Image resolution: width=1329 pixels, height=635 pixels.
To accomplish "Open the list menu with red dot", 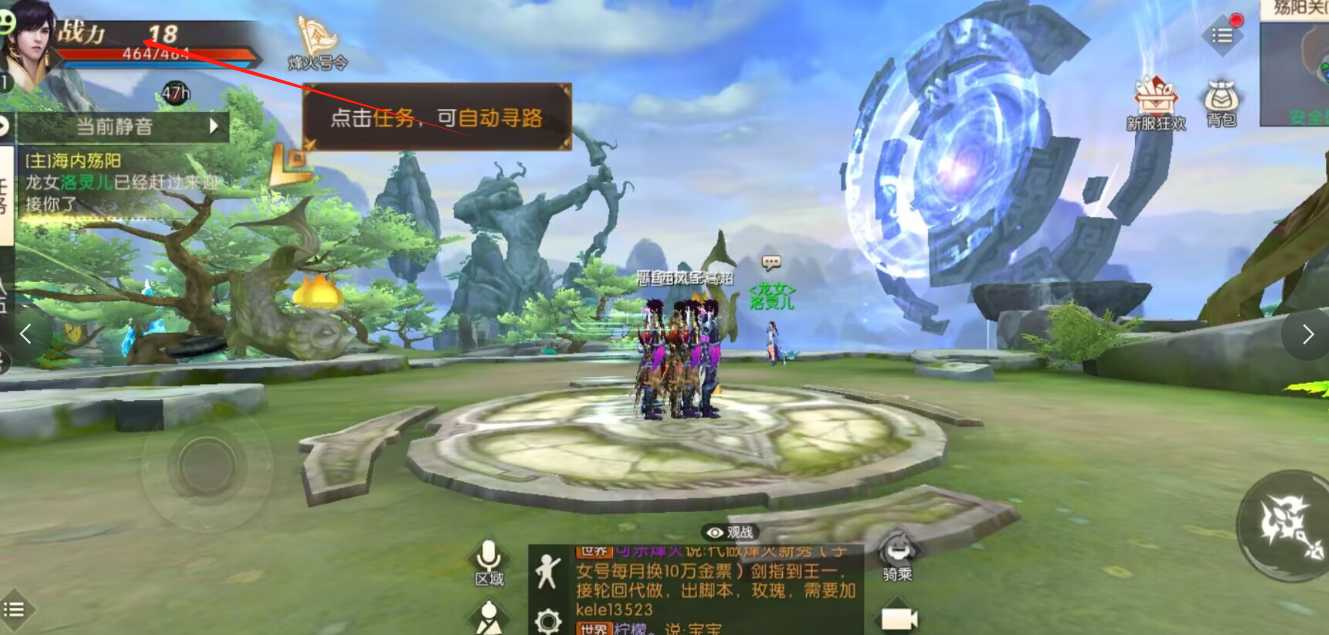I will [1222, 36].
